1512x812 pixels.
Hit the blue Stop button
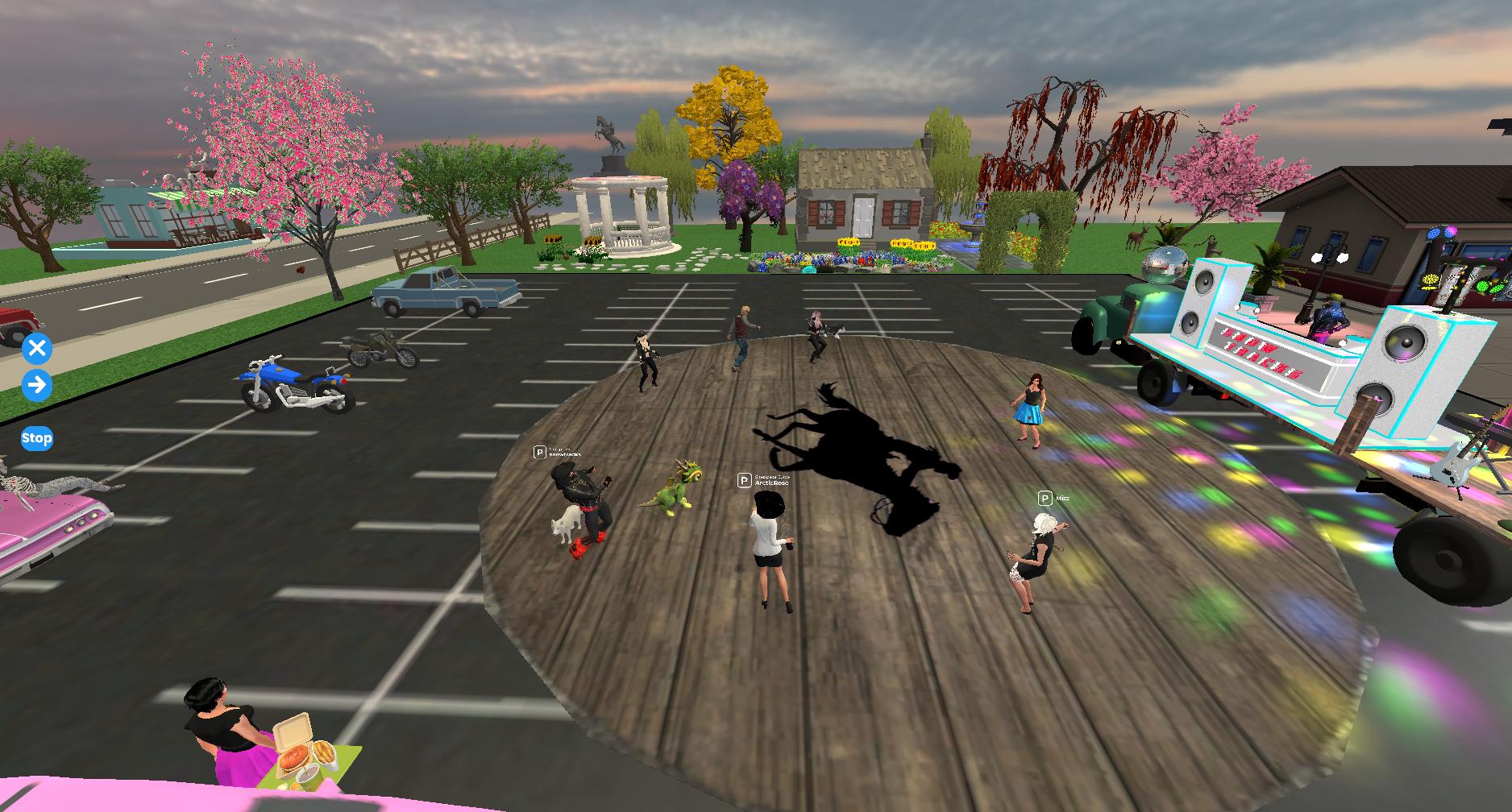pos(36,438)
